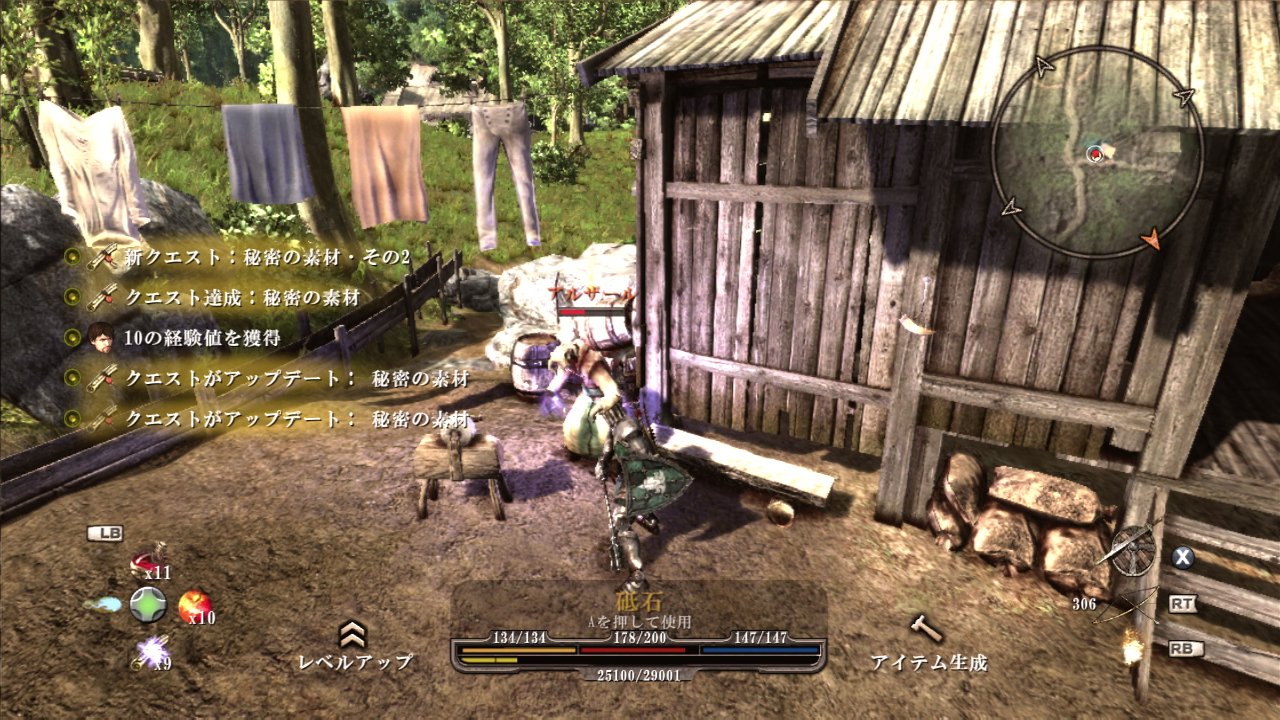Select the red health potion quick slot
Viewport: 1280px width, 720px height.
[149, 561]
